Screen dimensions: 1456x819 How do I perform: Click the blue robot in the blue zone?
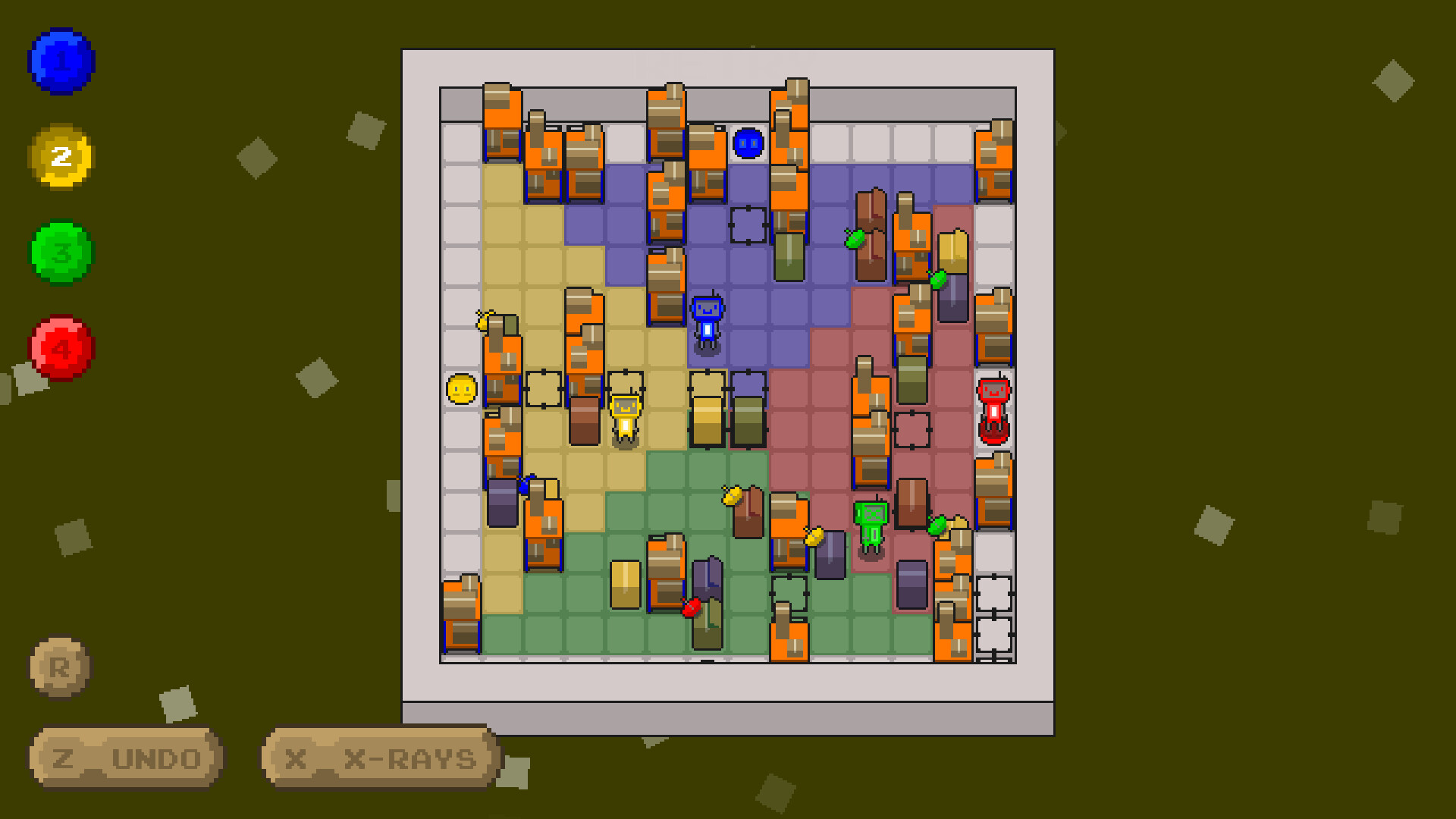708,322
